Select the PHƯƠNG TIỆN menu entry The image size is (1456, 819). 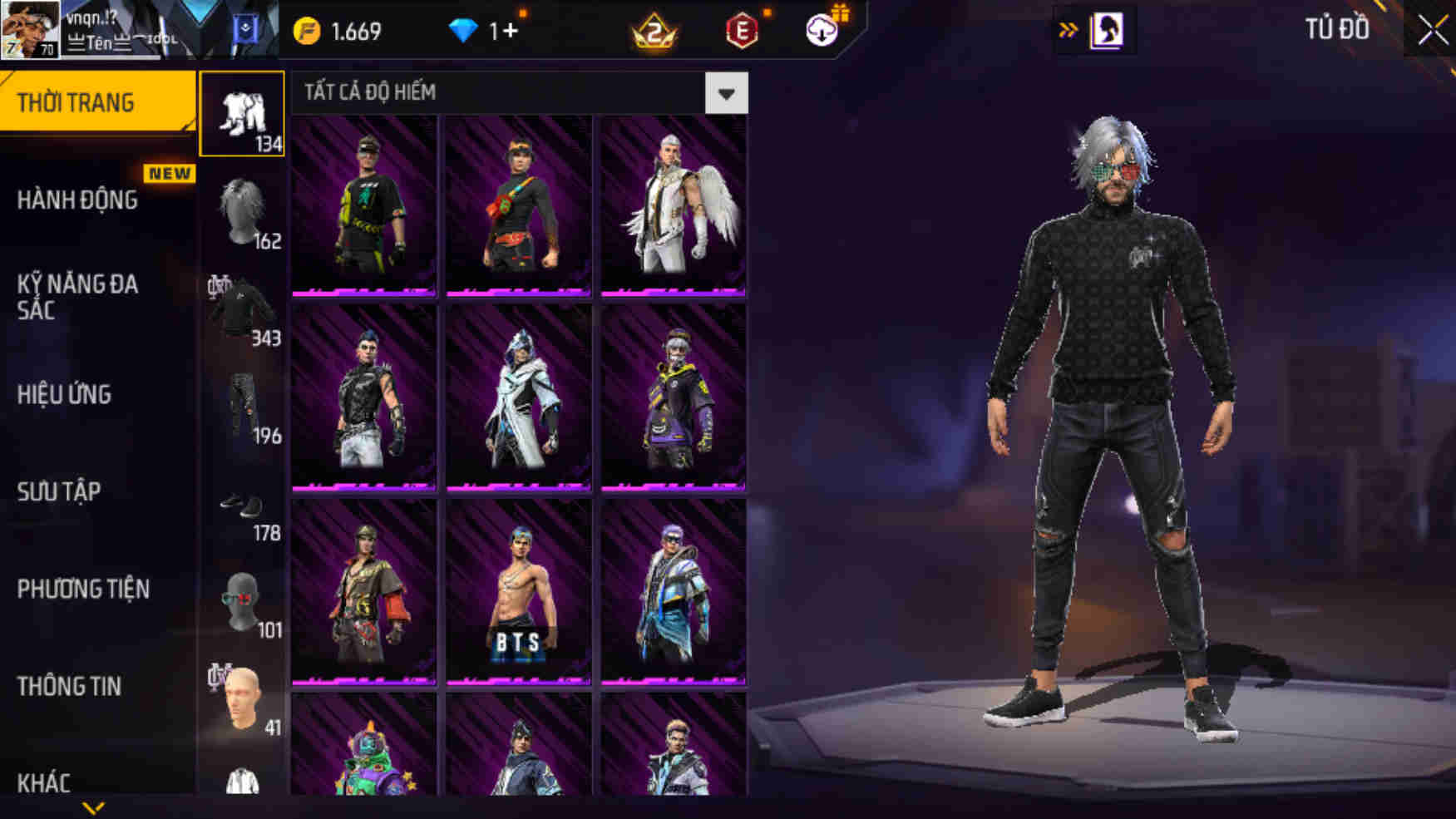point(83,589)
